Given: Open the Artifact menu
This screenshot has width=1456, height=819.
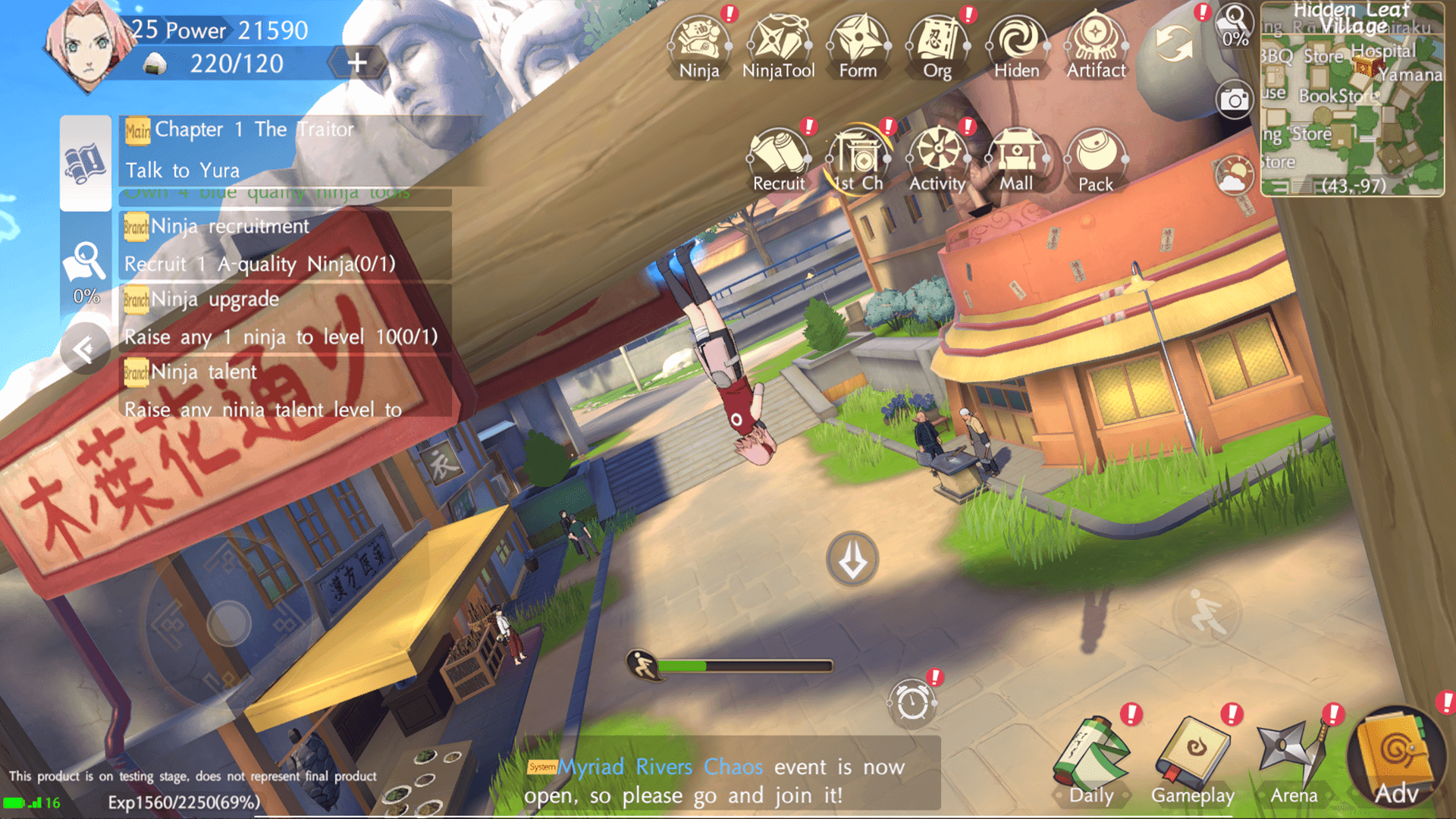Looking at the screenshot, I should click(x=1096, y=45).
